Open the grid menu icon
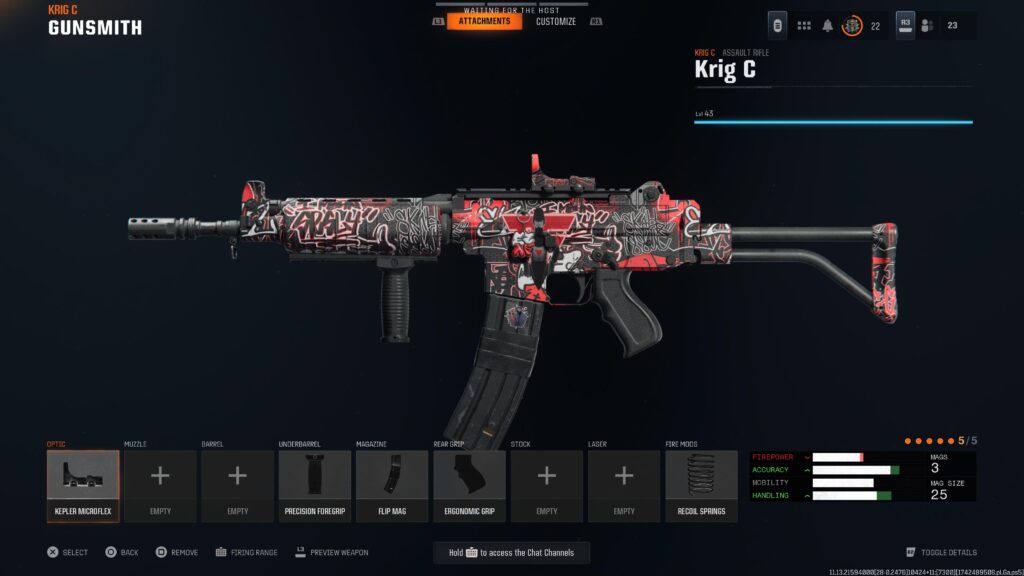Screen dimensions: 1024x576 pos(804,26)
